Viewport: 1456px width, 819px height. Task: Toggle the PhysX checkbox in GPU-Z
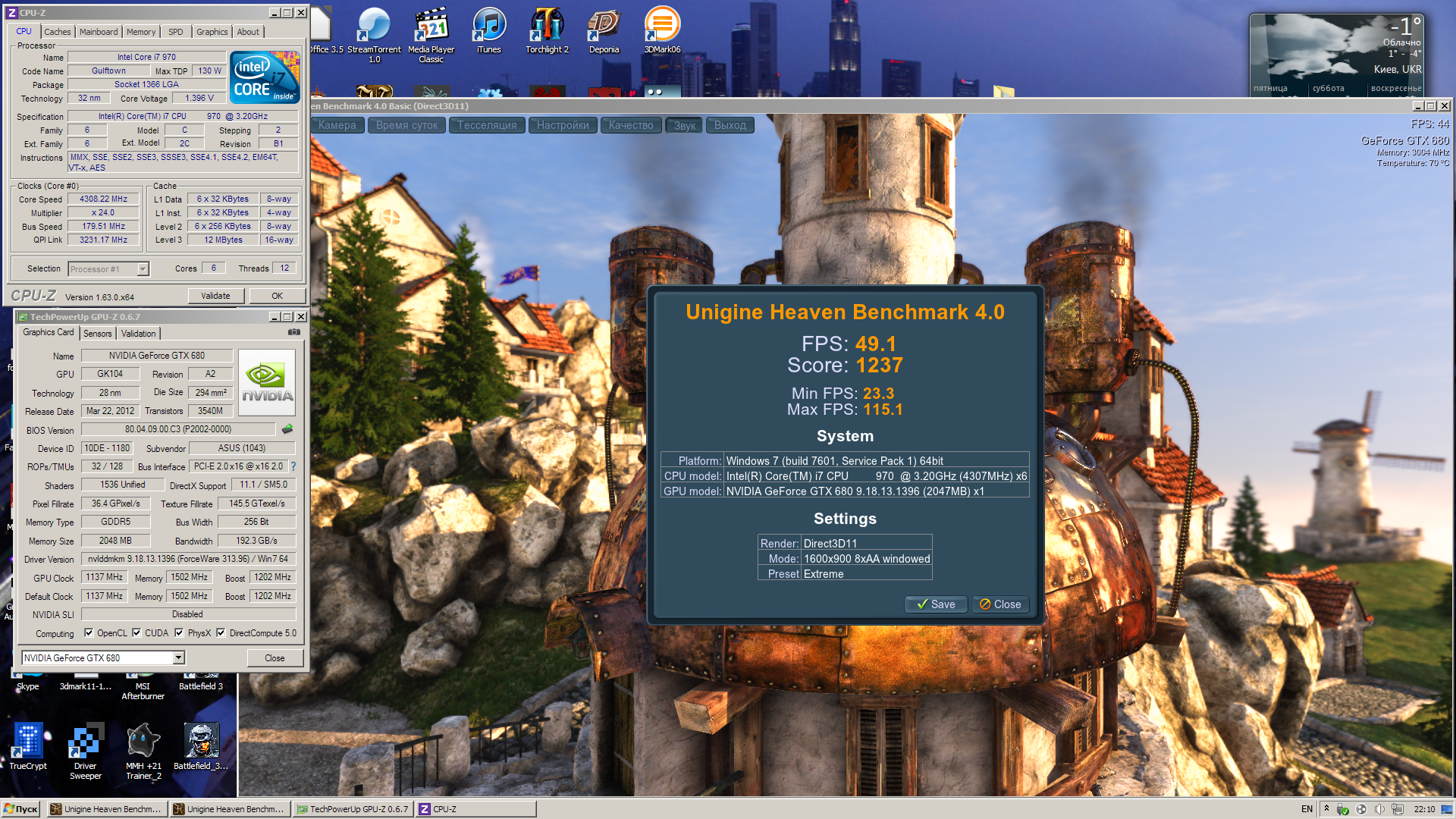pyautogui.click(x=180, y=633)
